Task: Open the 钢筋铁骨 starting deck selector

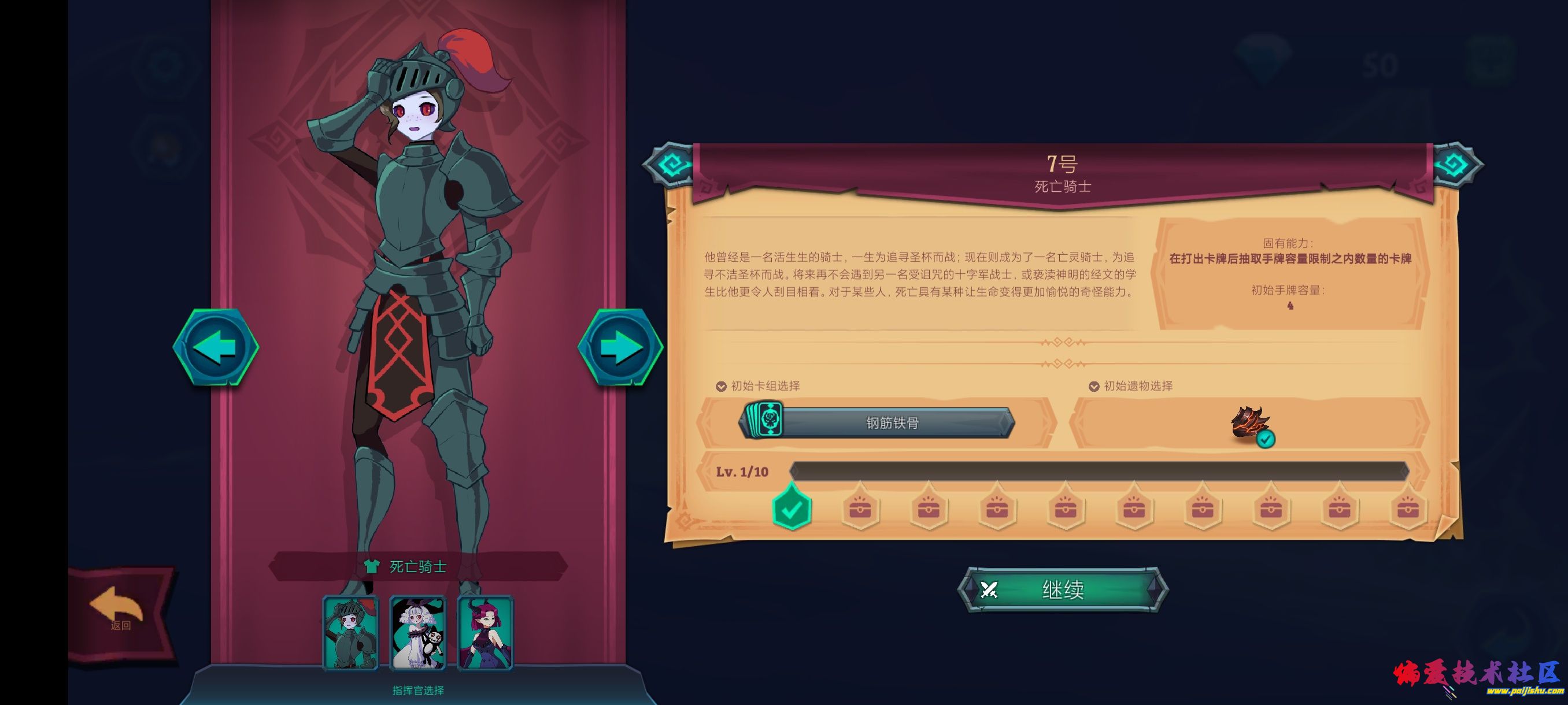Action: click(x=877, y=422)
